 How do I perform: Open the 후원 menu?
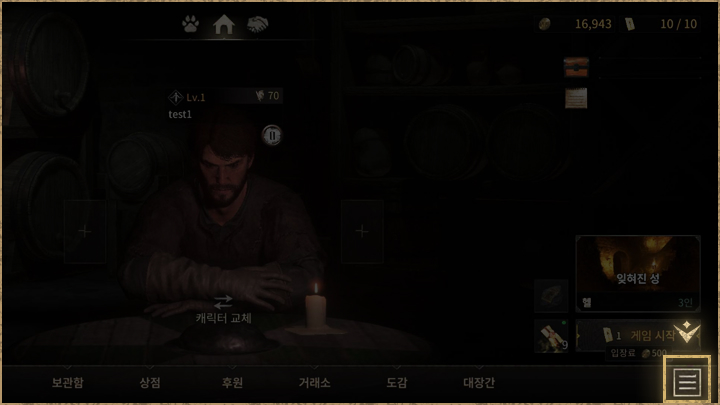coord(232,382)
